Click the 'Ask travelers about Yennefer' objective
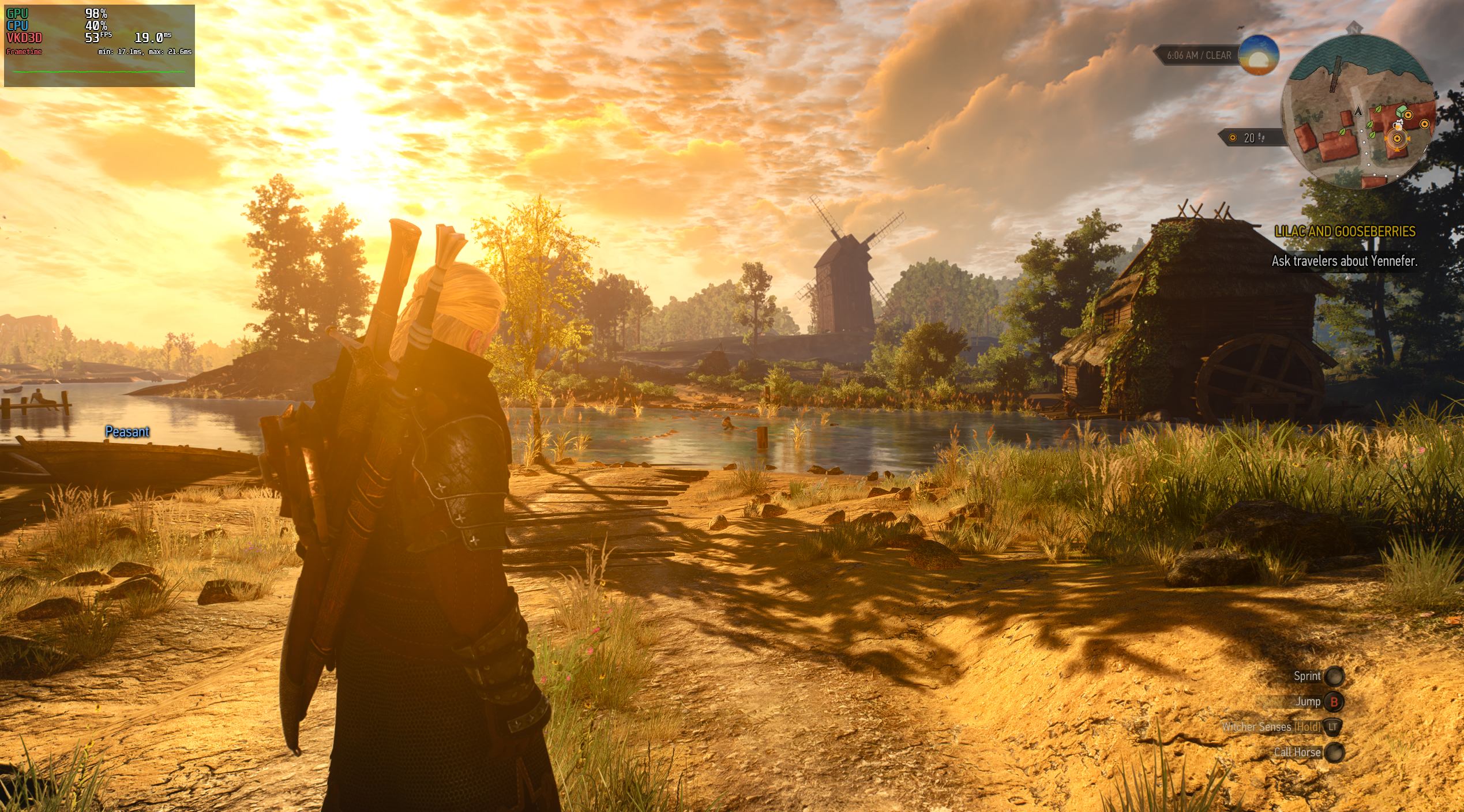1464x812 pixels. [x=1344, y=261]
